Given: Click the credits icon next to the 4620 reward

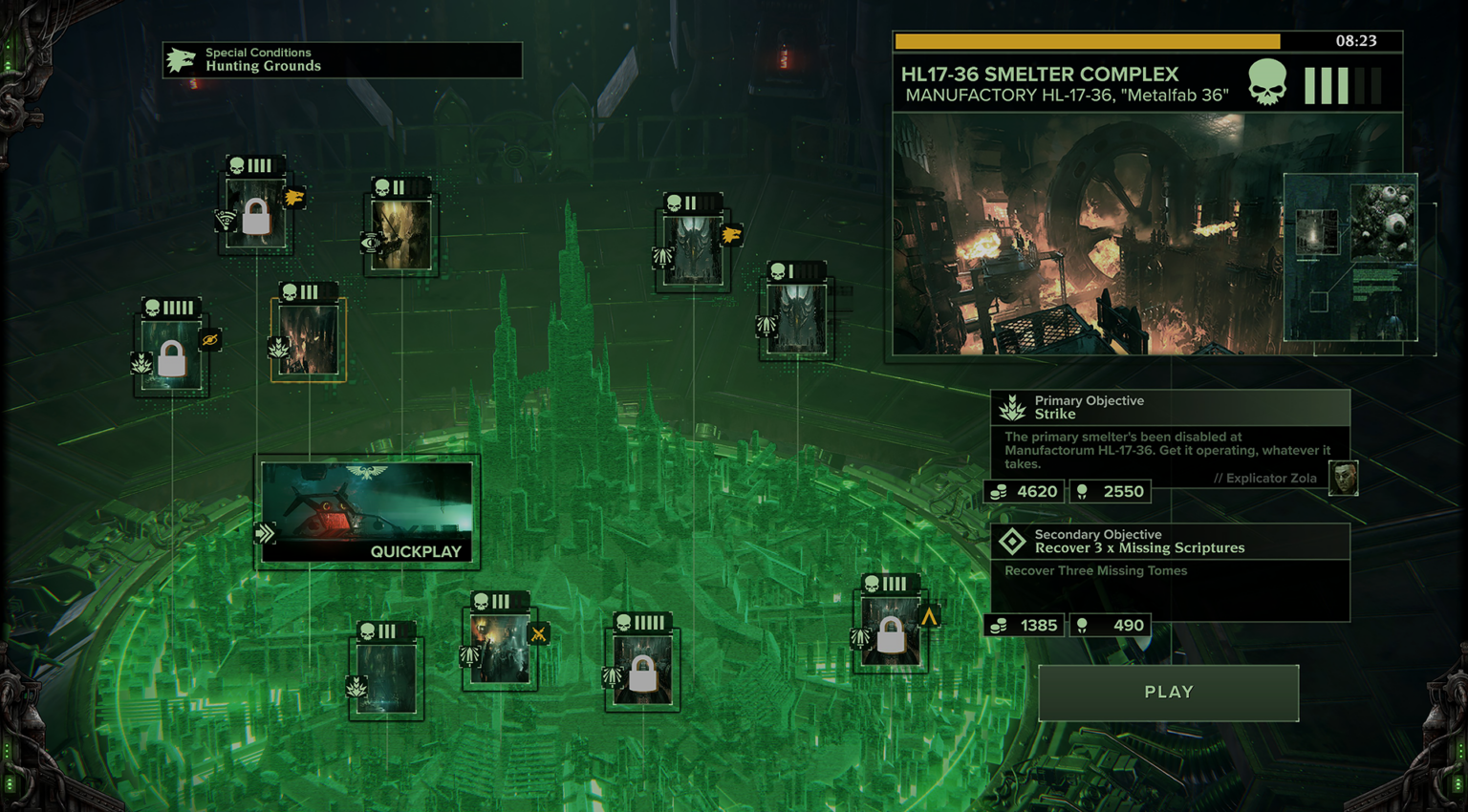Looking at the screenshot, I should point(997,491).
